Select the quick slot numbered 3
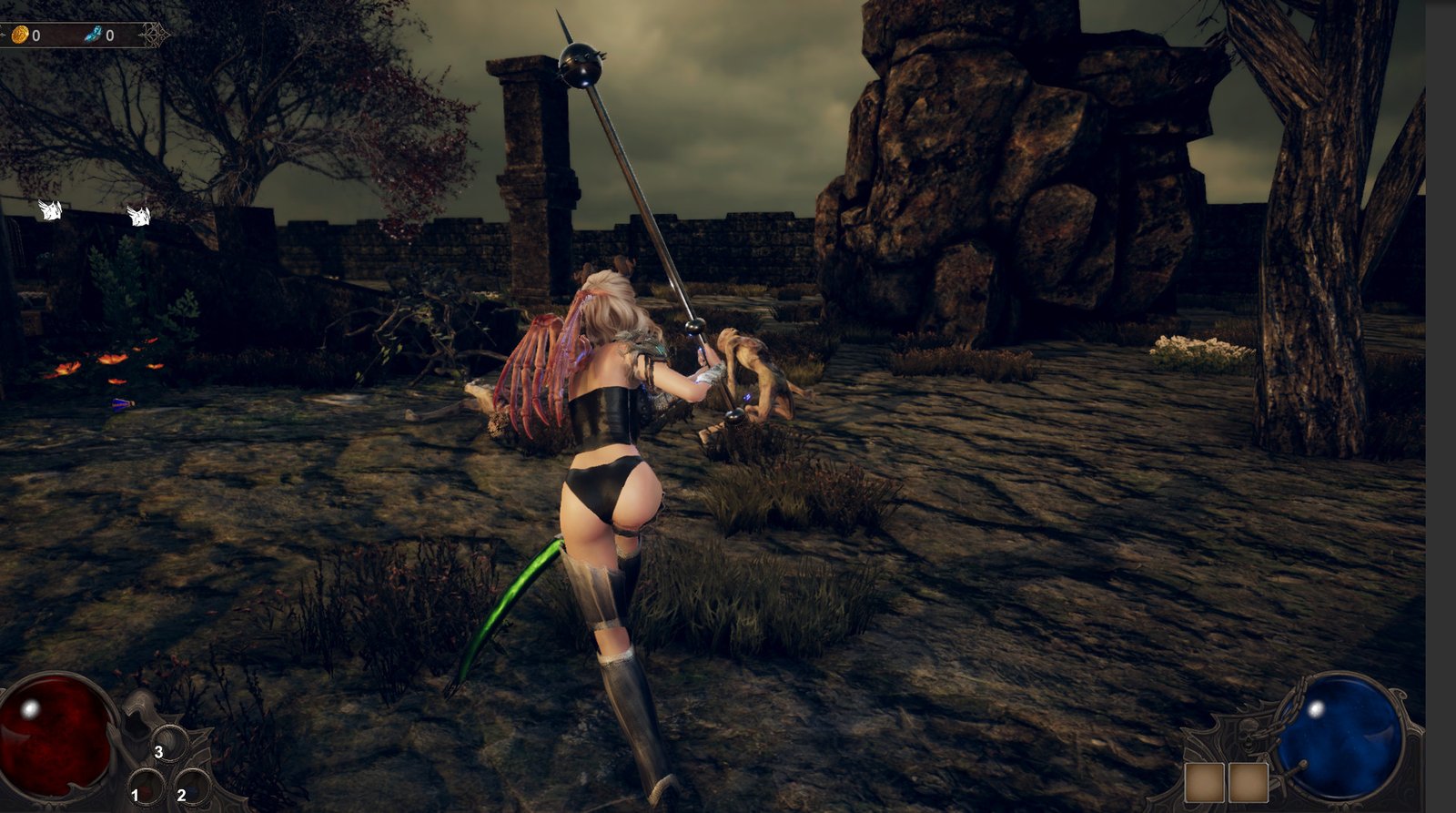The width and height of the screenshot is (1456, 813). pos(169,744)
